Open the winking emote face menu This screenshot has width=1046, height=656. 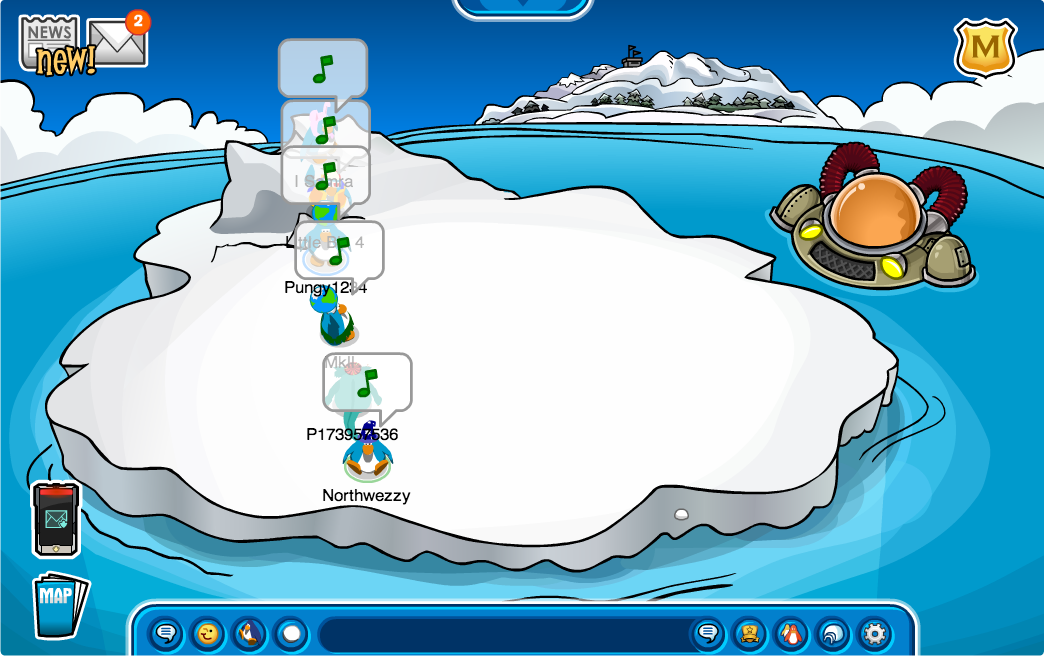coord(207,633)
